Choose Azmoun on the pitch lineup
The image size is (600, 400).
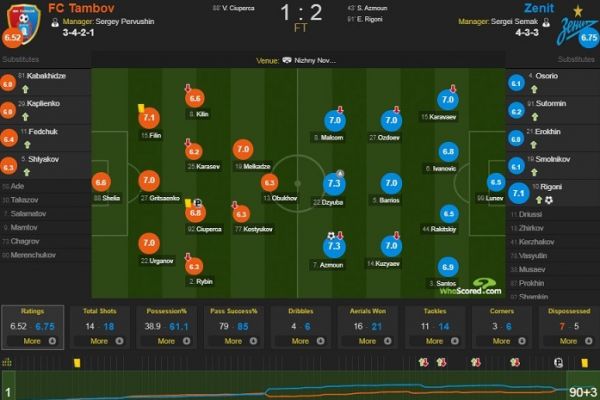coord(334,246)
